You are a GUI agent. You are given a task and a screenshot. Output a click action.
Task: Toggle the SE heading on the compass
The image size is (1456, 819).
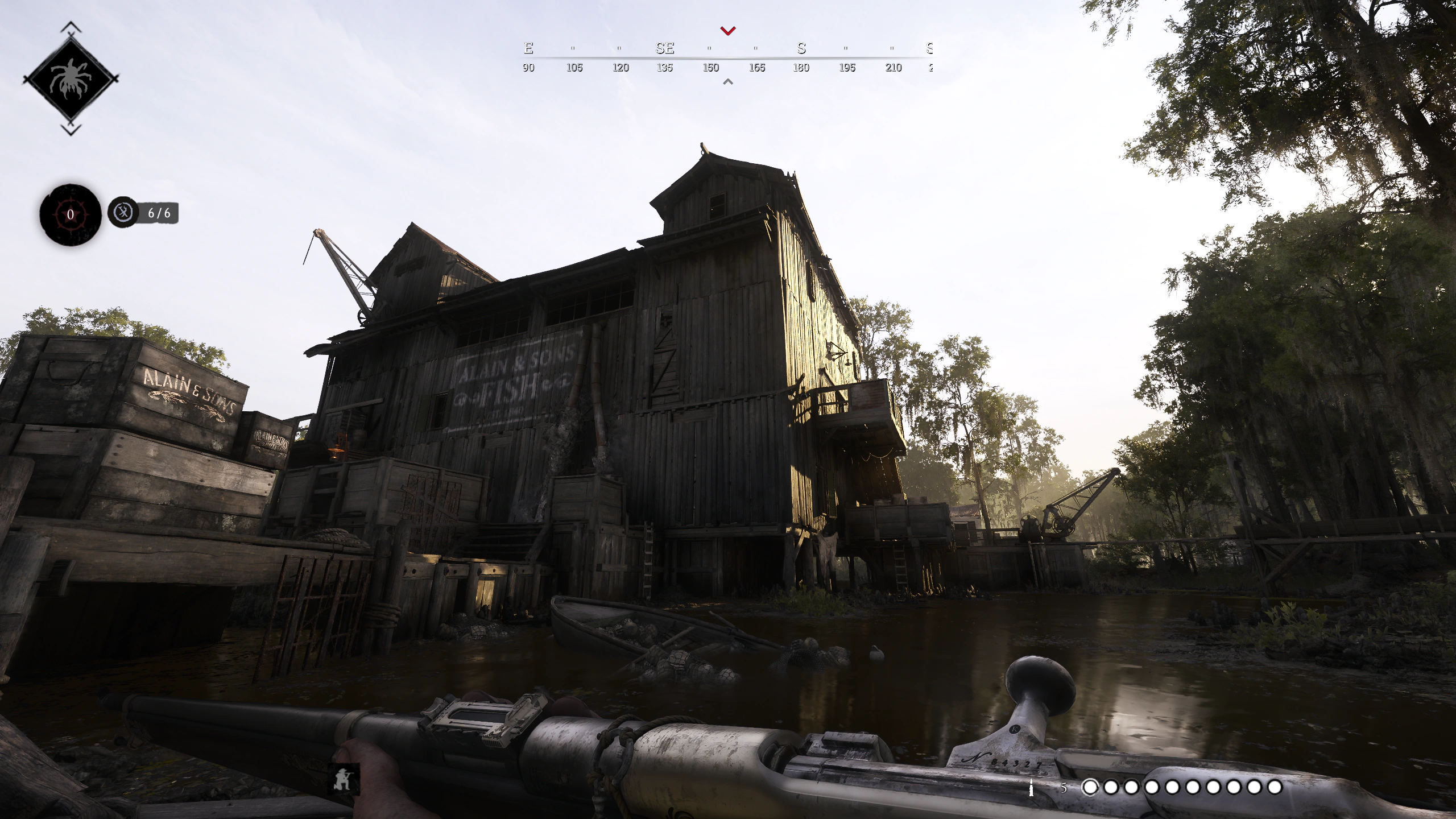664,48
